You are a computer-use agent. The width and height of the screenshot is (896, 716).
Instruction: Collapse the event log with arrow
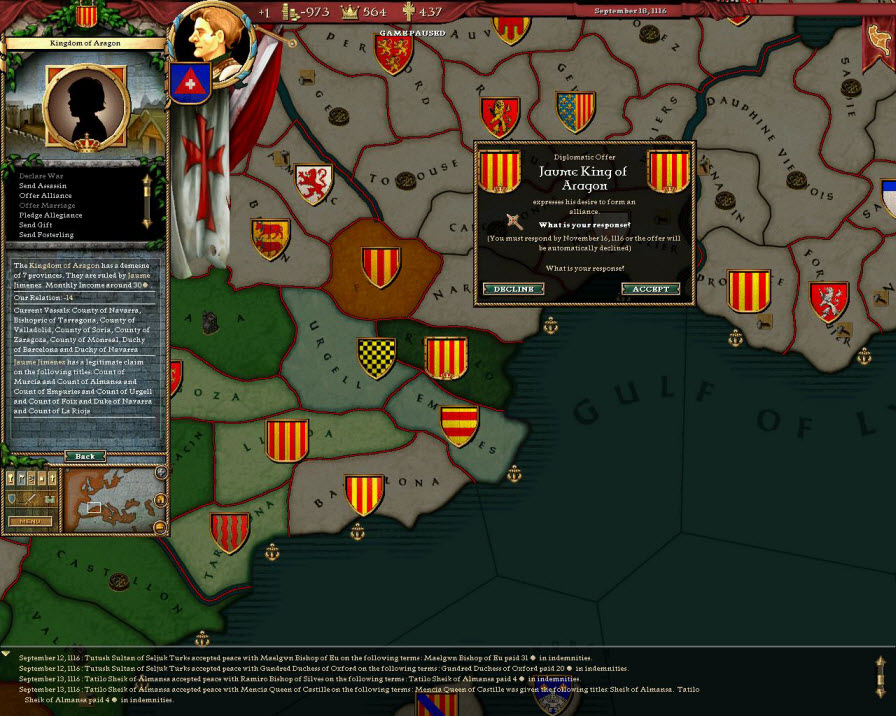point(7,654)
